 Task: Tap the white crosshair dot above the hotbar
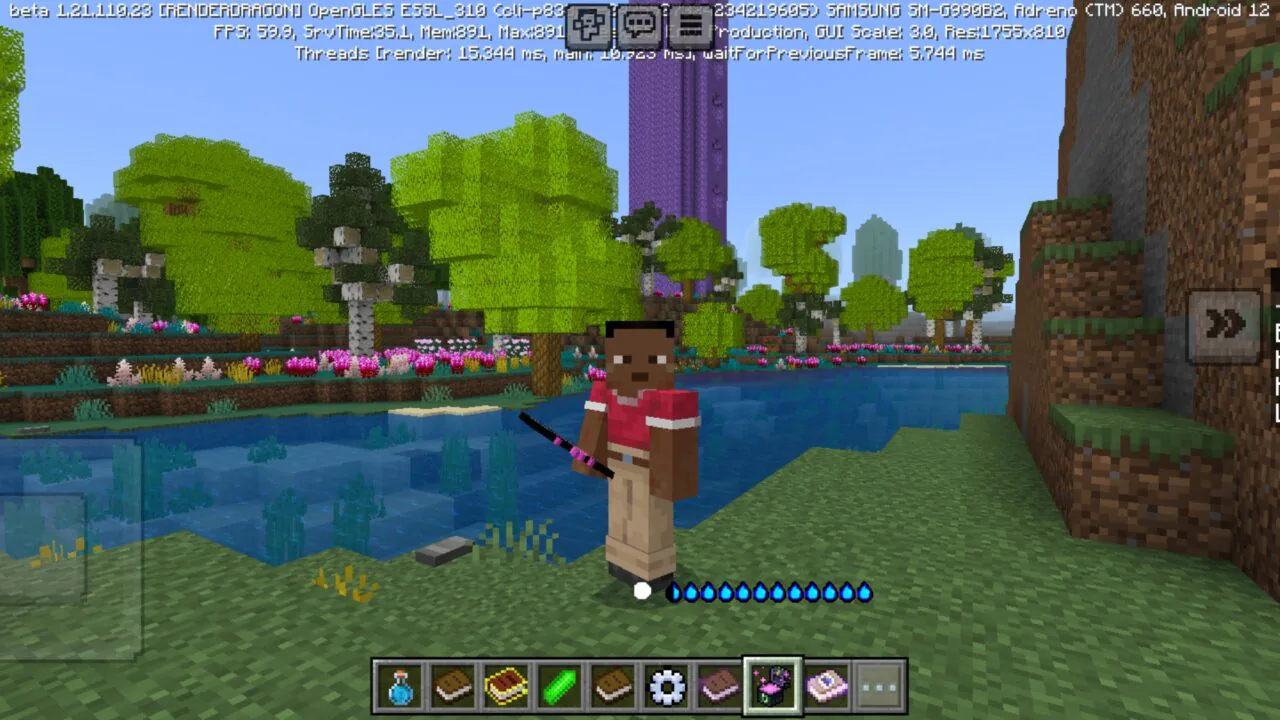[641, 591]
